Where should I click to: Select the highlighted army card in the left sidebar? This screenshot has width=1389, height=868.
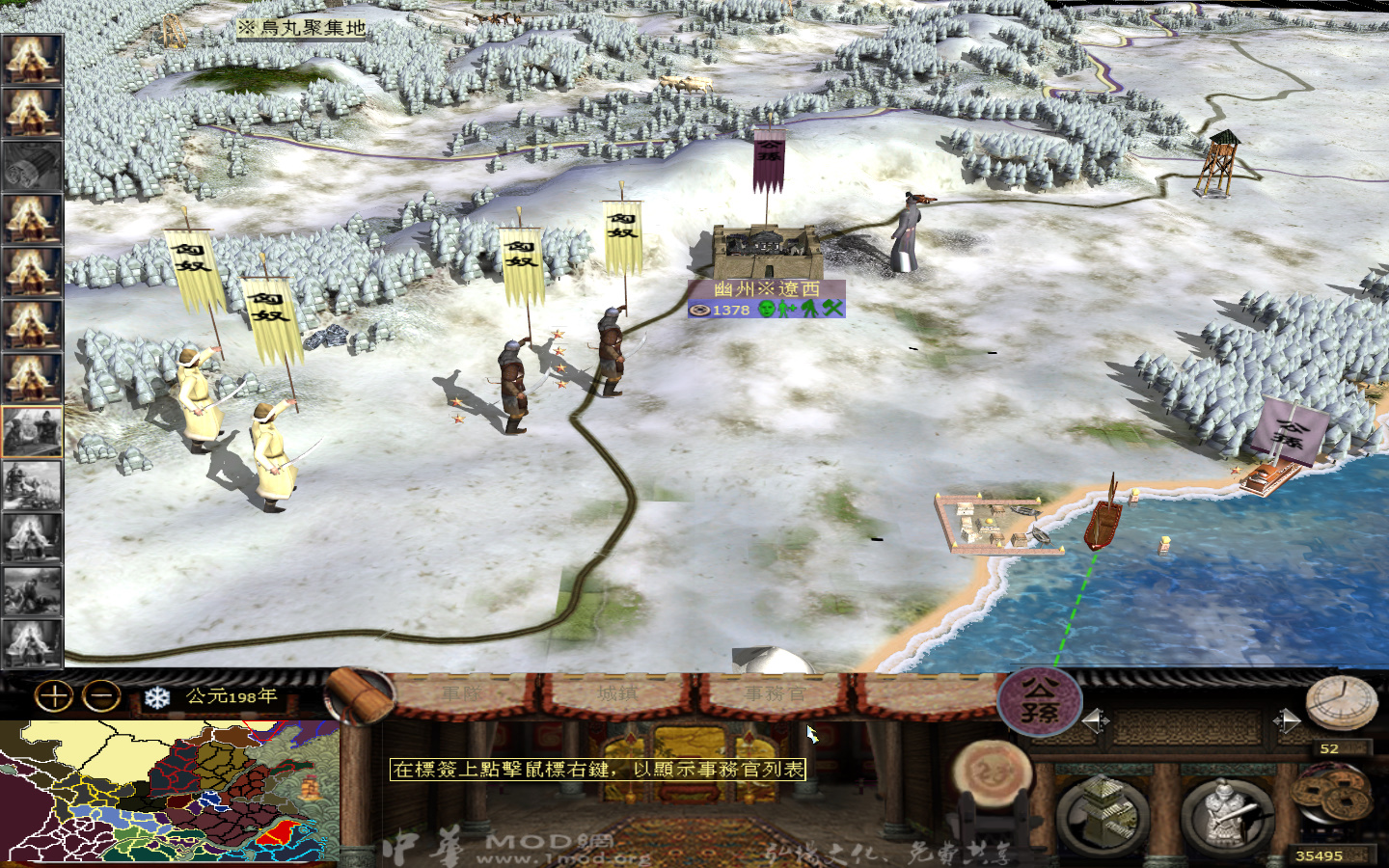pos(34,429)
